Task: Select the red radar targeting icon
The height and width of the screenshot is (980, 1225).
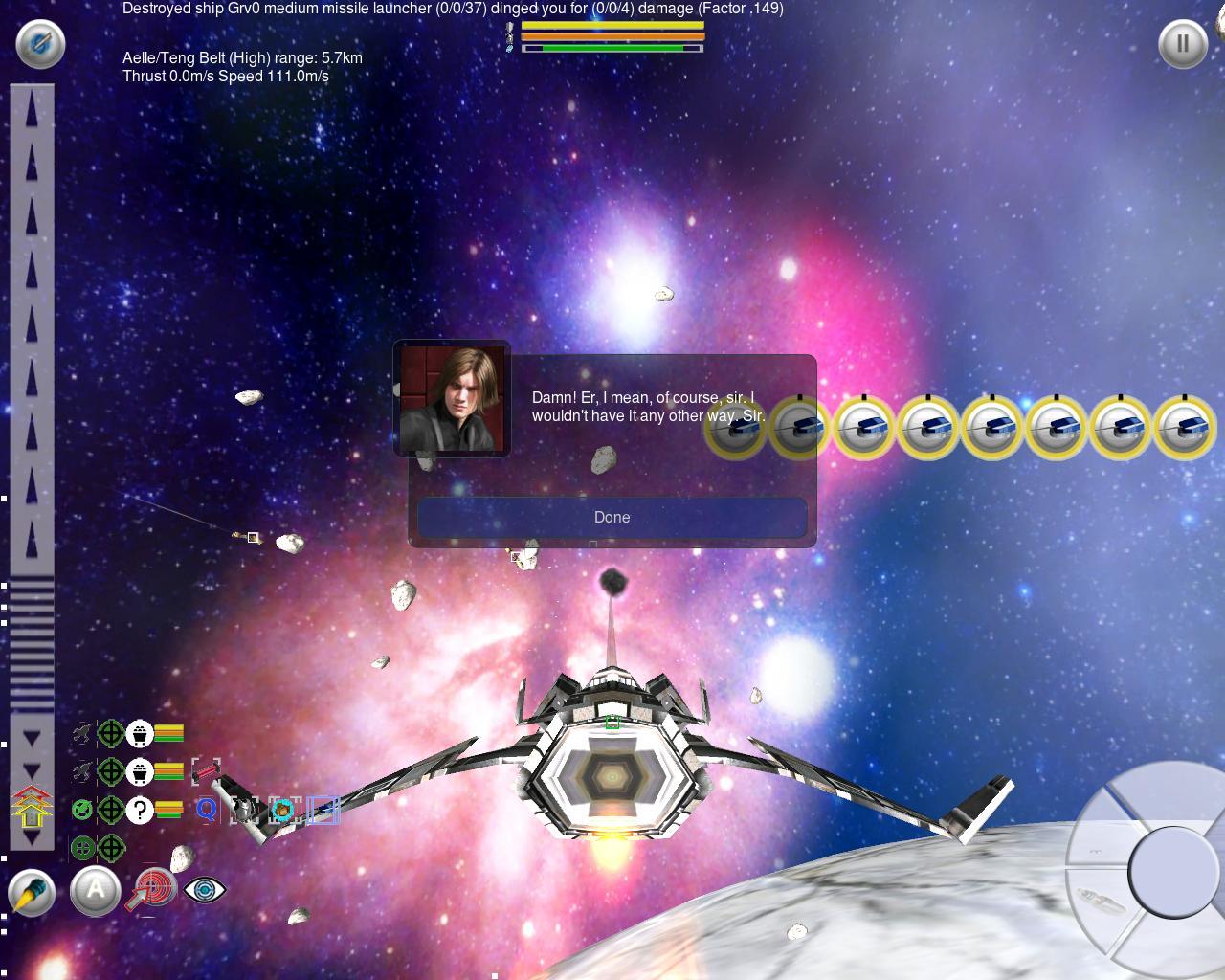Action: [153, 888]
